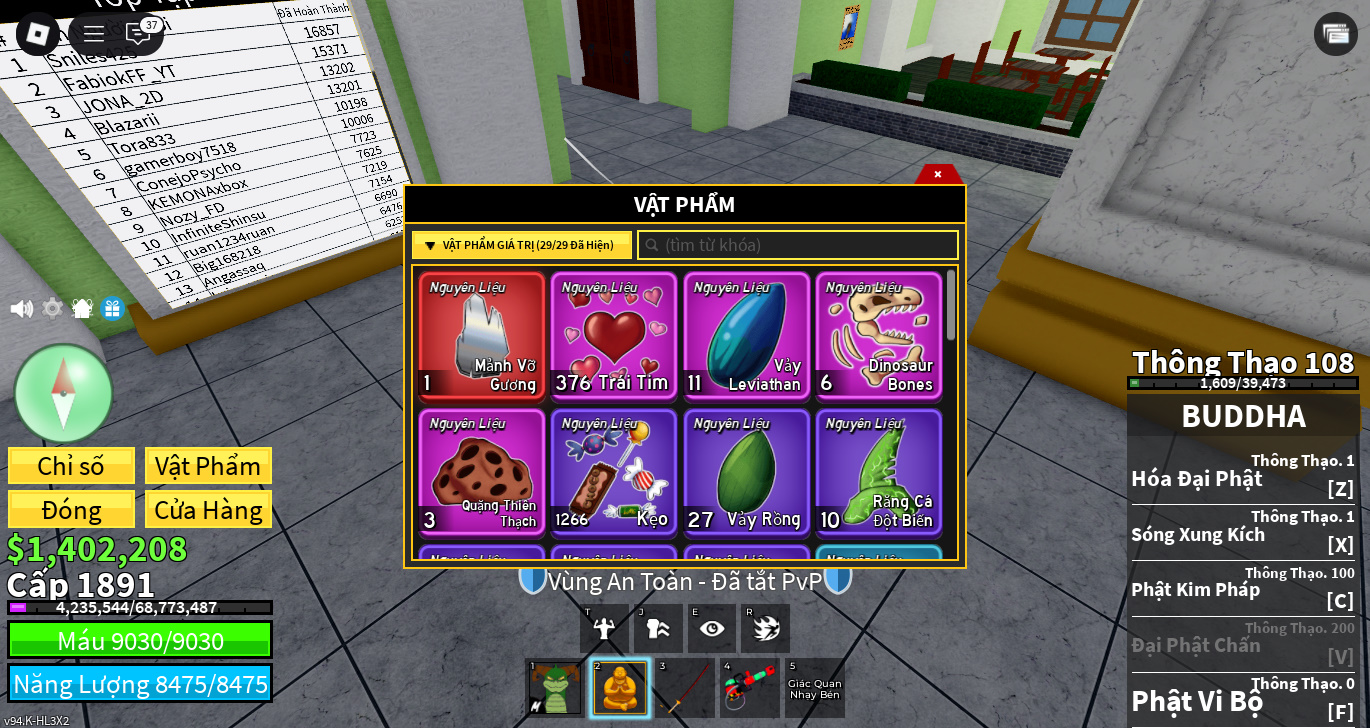1370x728 pixels.
Task: Open the Roblox chat window
Action: click(138, 34)
